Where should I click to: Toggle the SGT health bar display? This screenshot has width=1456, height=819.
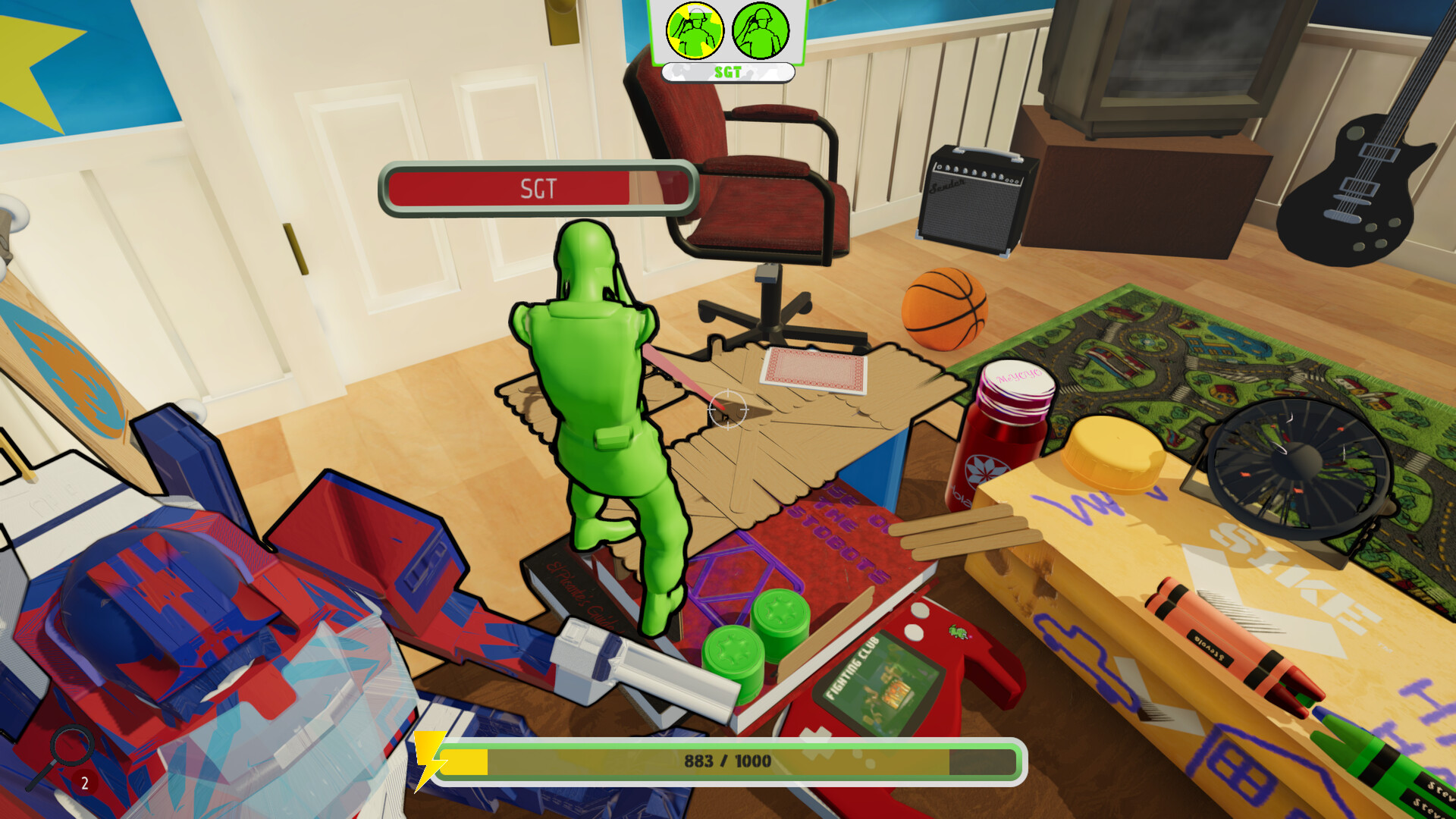pos(538,187)
